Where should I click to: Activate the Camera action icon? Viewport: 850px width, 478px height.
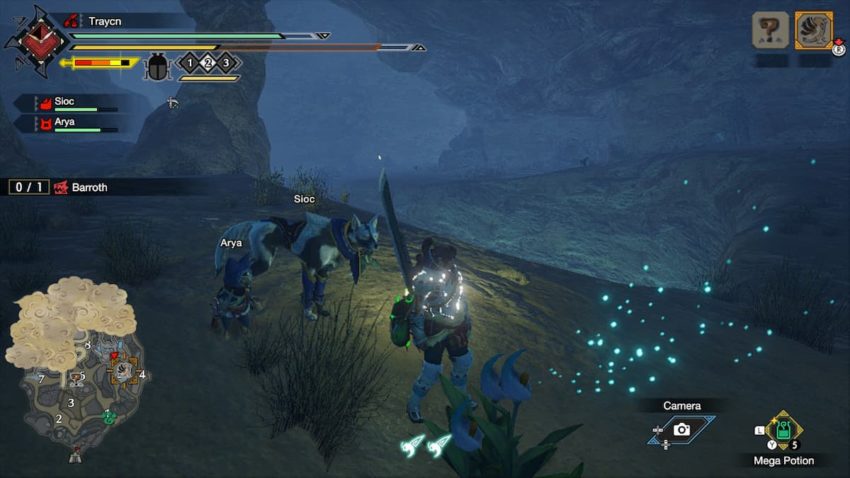(681, 429)
